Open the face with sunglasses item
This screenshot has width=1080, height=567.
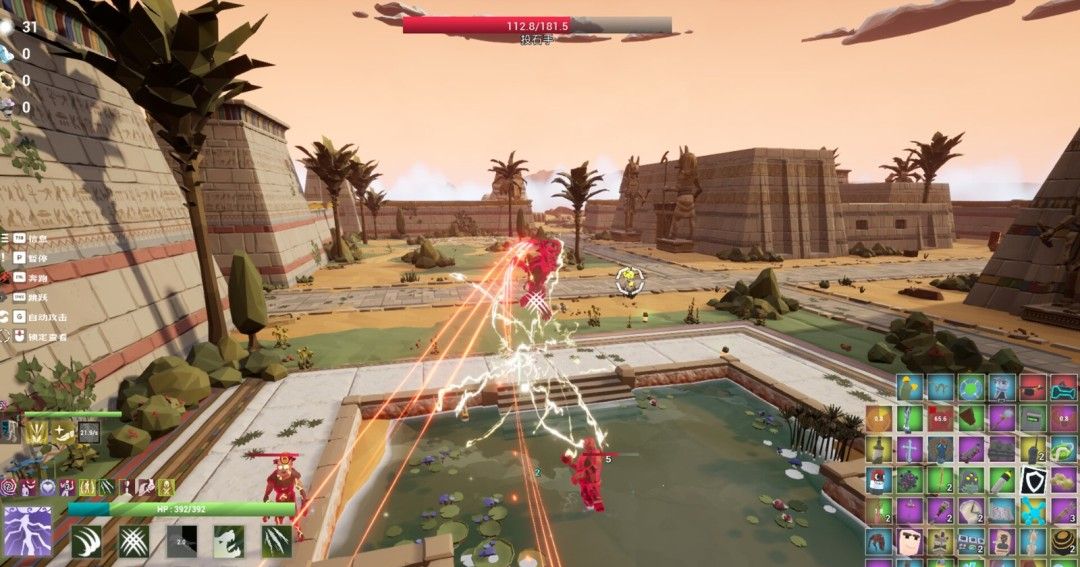[910, 542]
